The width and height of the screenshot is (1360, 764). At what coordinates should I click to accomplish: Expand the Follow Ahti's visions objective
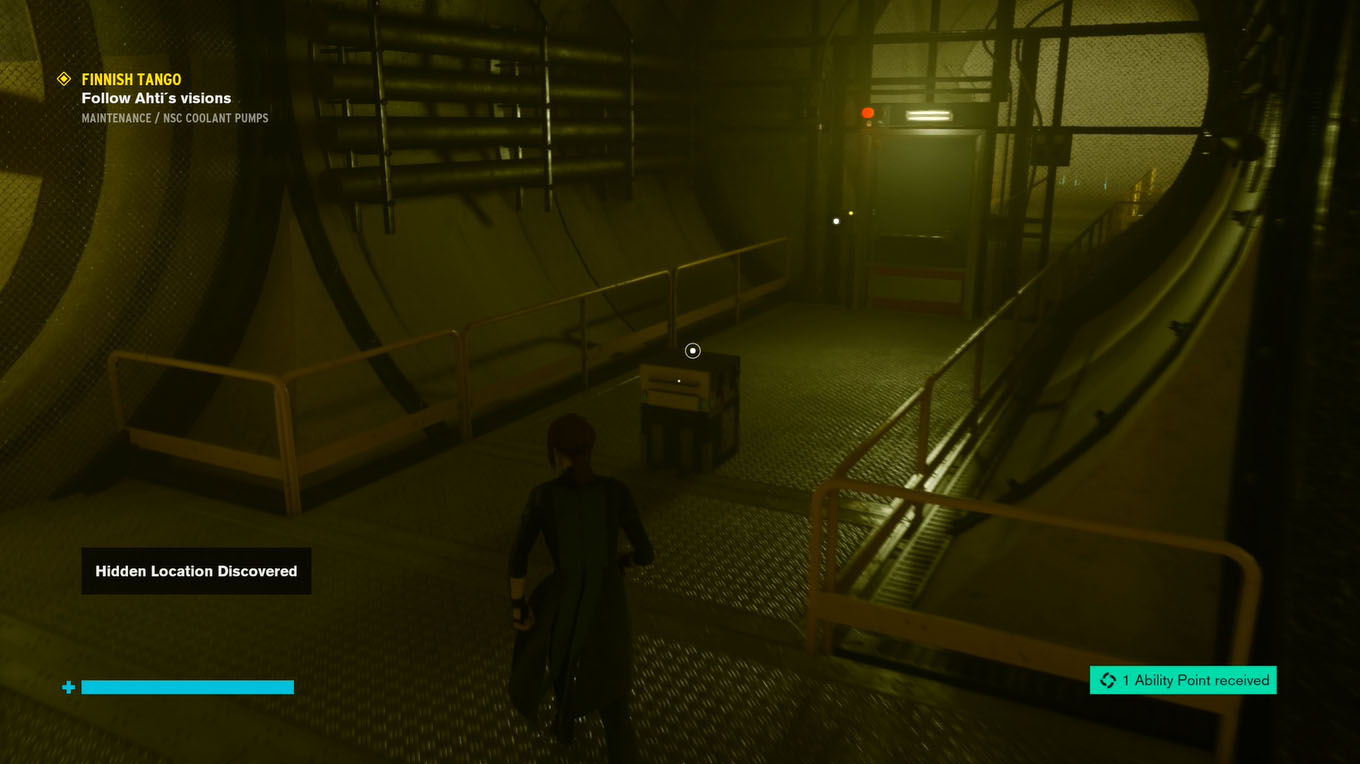156,98
